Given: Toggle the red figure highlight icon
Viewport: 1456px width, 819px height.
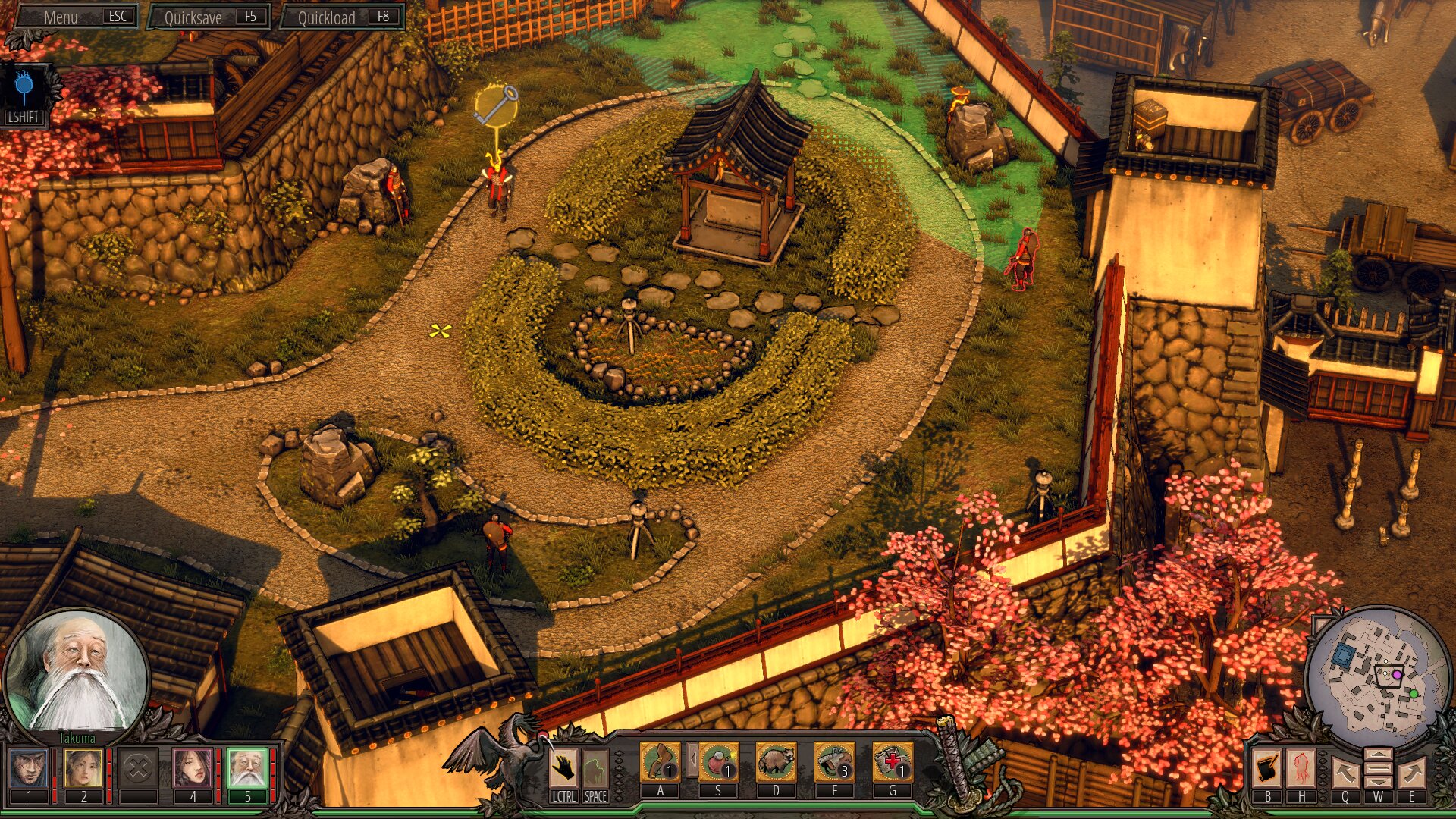Looking at the screenshot, I should (1301, 769).
